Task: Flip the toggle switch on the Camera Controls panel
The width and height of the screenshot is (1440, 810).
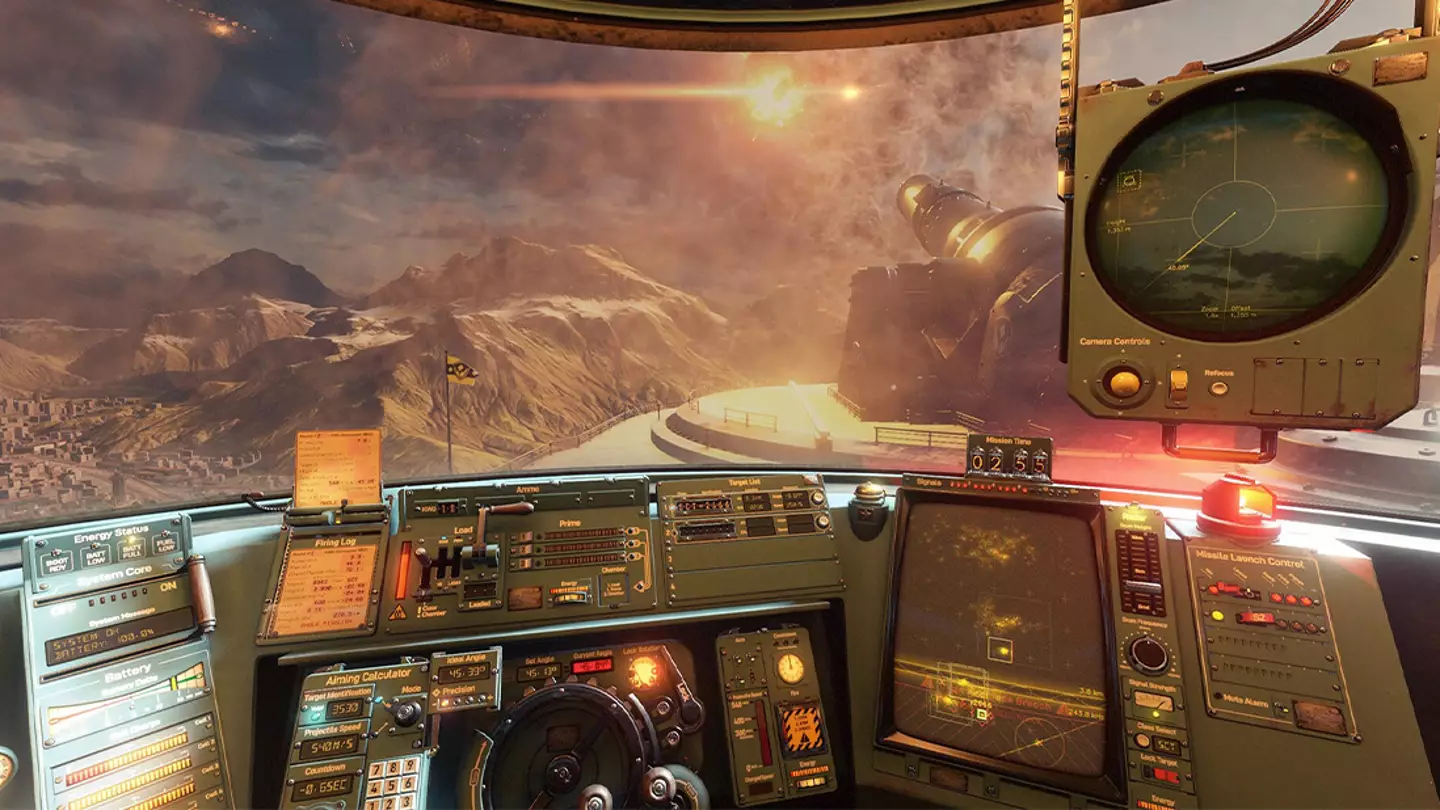Action: click(x=1178, y=384)
